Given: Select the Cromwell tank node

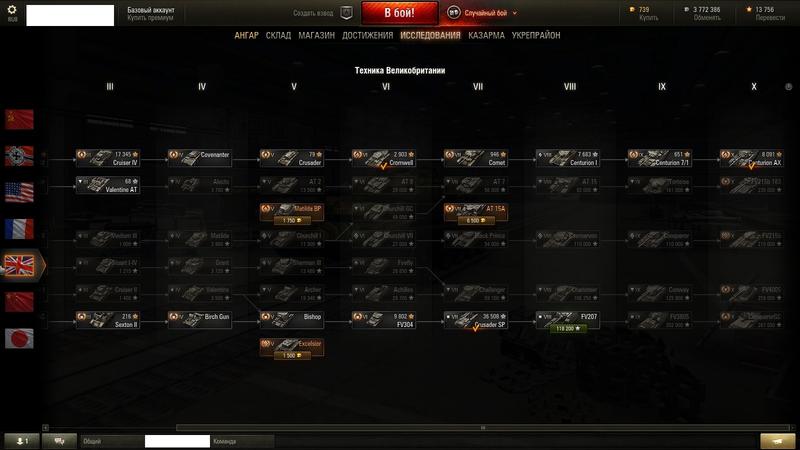Looking at the screenshot, I should (x=383, y=158).
